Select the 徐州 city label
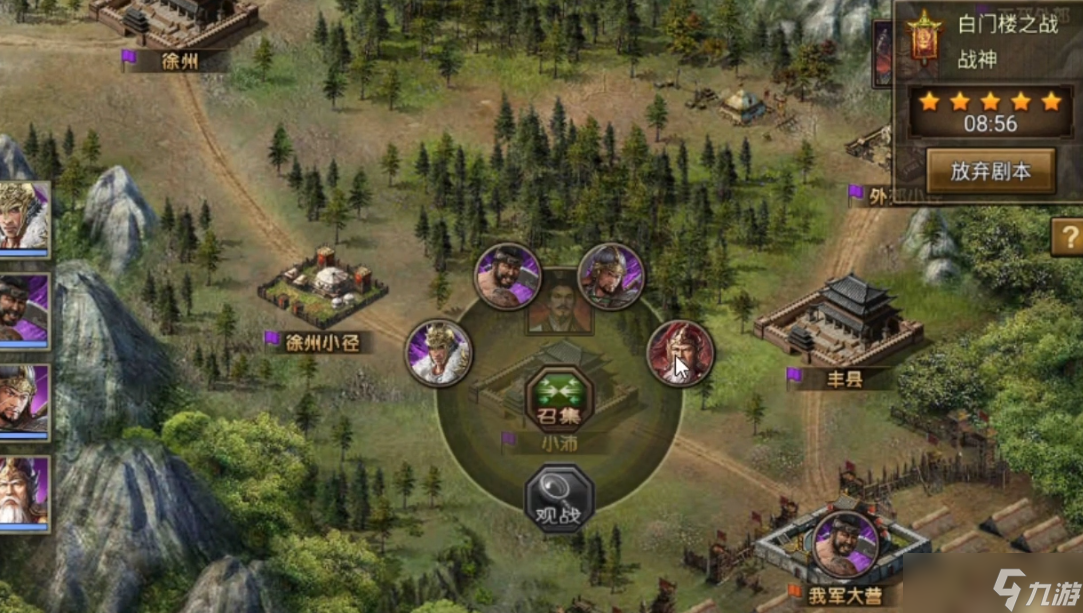Screen dimensions: 1083x613 tap(180, 60)
